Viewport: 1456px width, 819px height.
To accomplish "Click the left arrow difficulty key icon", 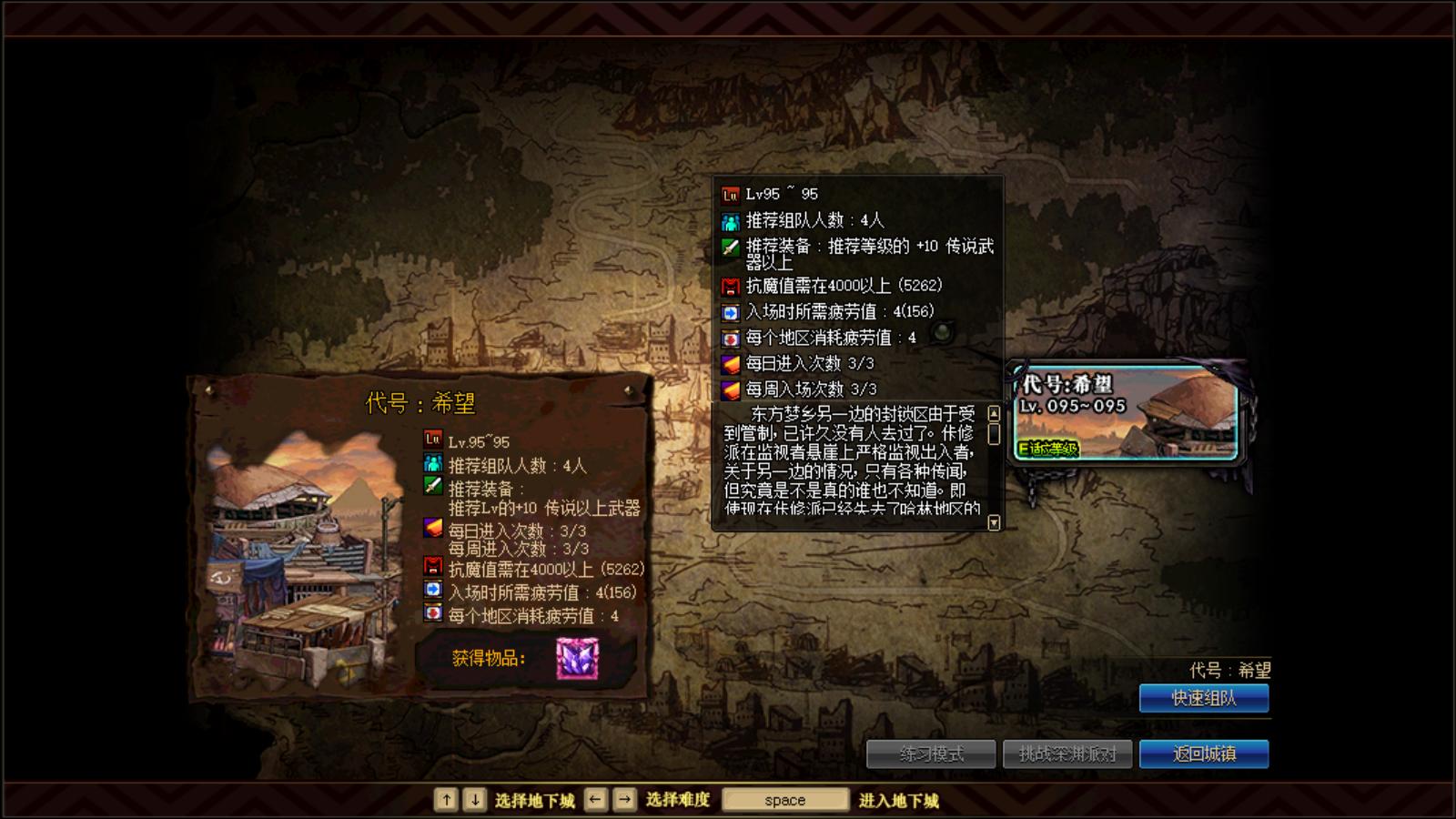I will click(x=595, y=799).
